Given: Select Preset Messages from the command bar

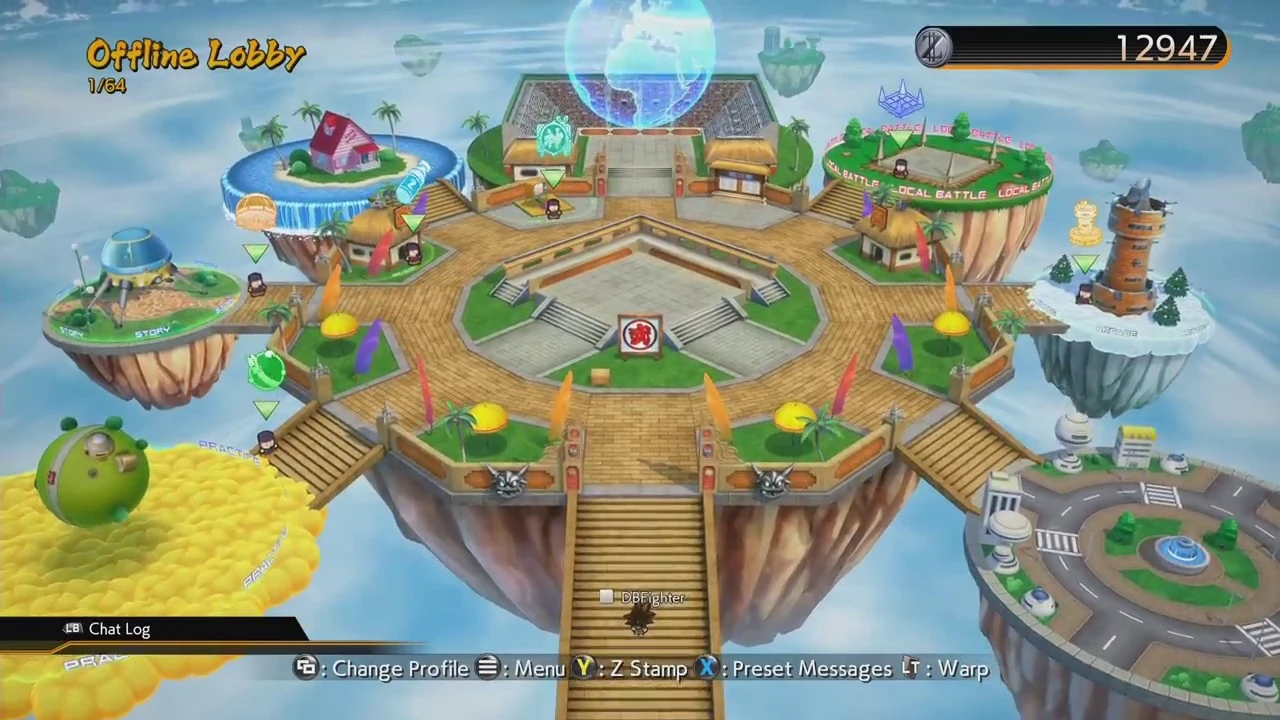Looking at the screenshot, I should [x=810, y=668].
